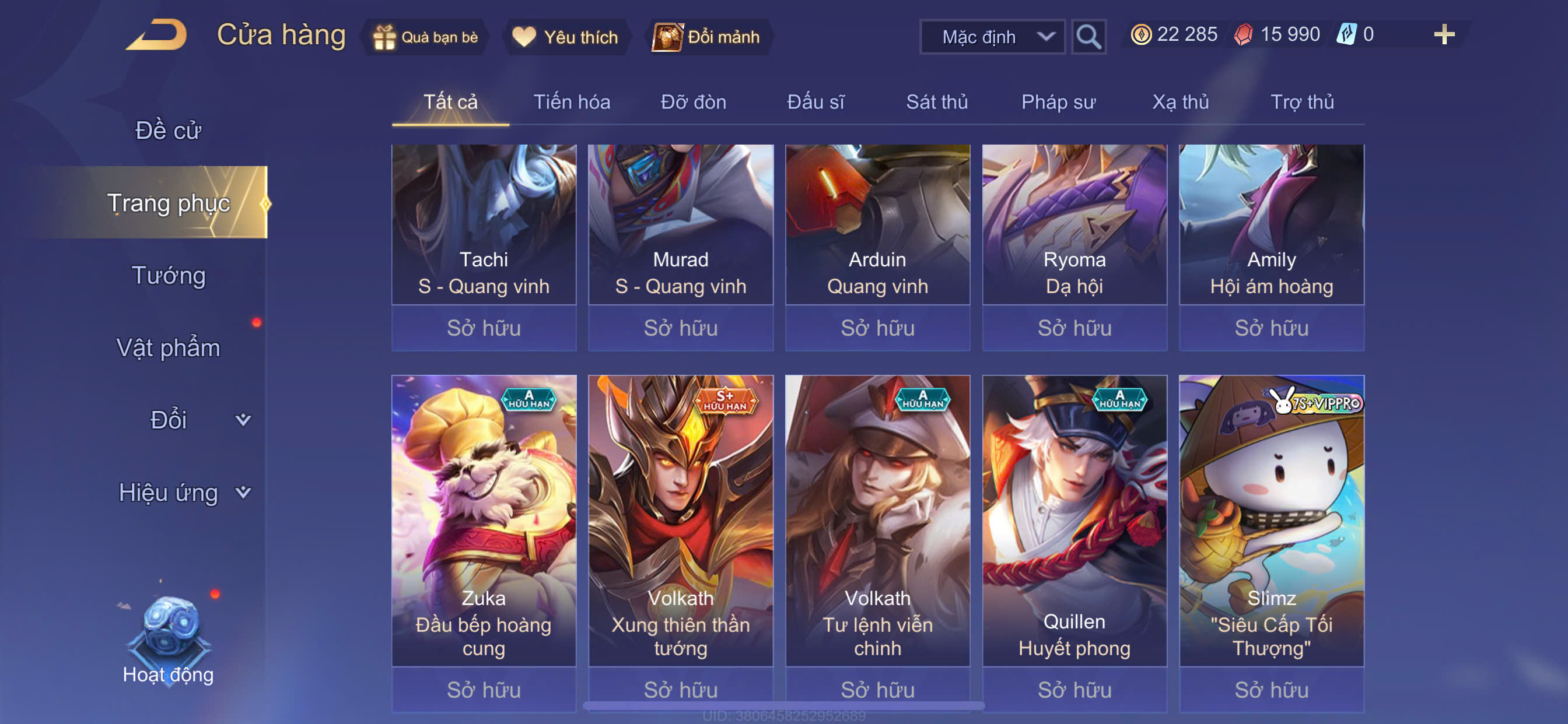Go to the Vật phẩm section
Image resolution: width=1568 pixels, height=724 pixels.
click(x=168, y=347)
